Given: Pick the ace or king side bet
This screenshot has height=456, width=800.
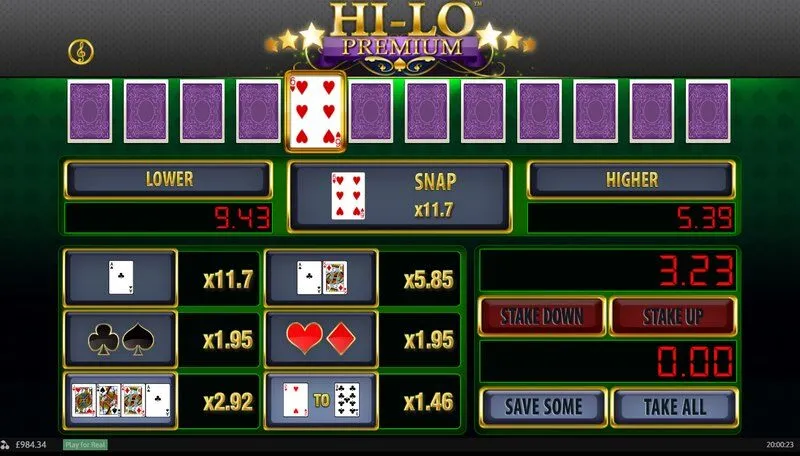Looking at the screenshot, I should pos(320,277).
